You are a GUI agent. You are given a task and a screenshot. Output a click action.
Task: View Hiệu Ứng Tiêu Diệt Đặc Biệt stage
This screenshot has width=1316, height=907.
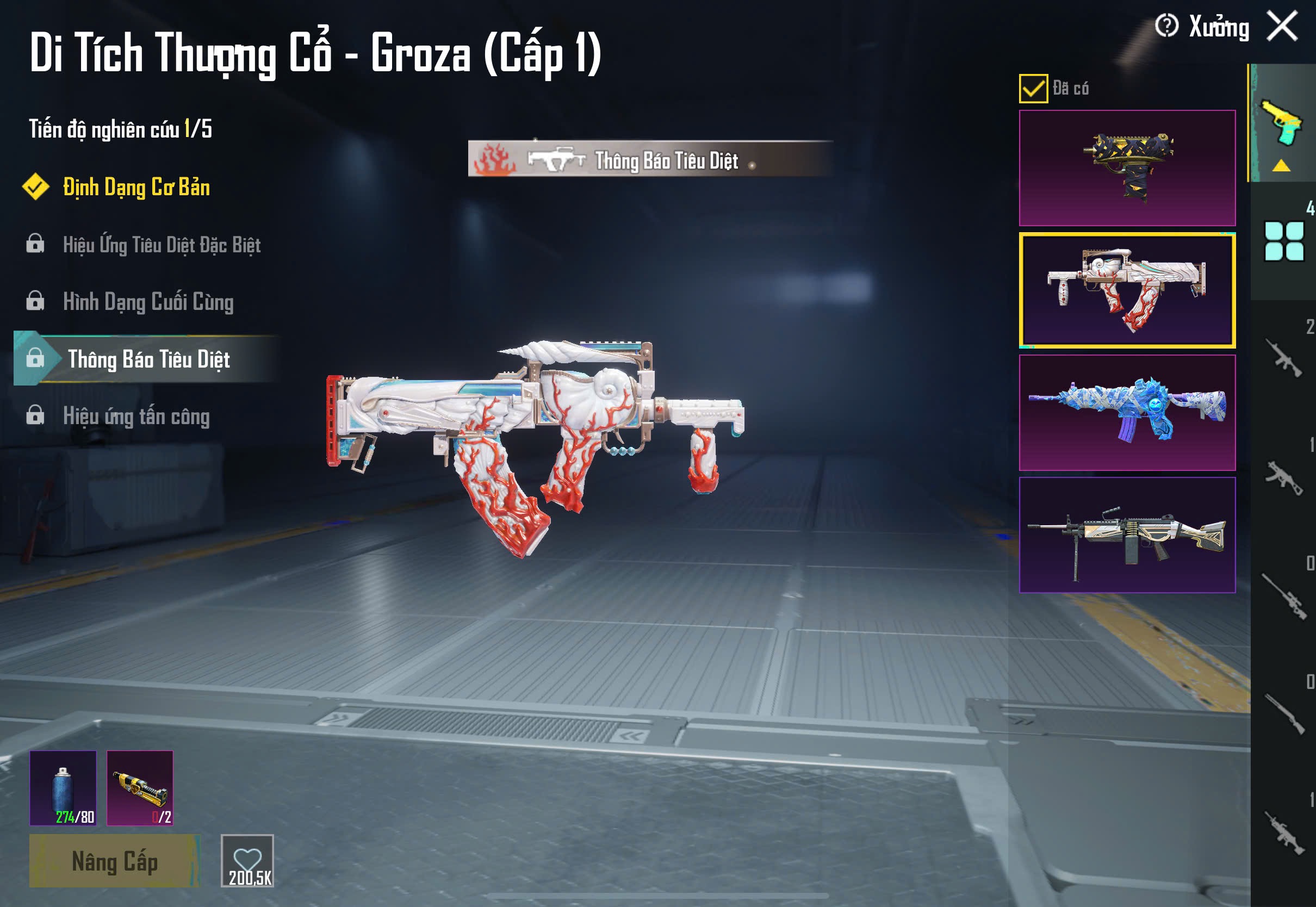pyautogui.click(x=162, y=245)
